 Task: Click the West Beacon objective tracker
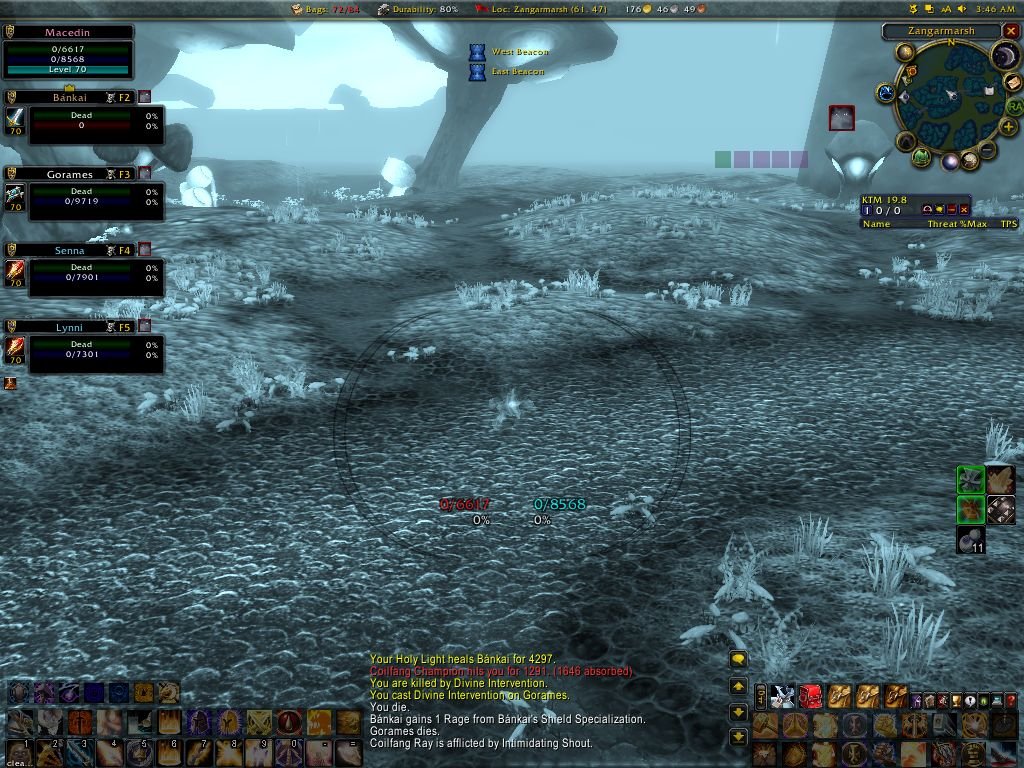pos(519,52)
